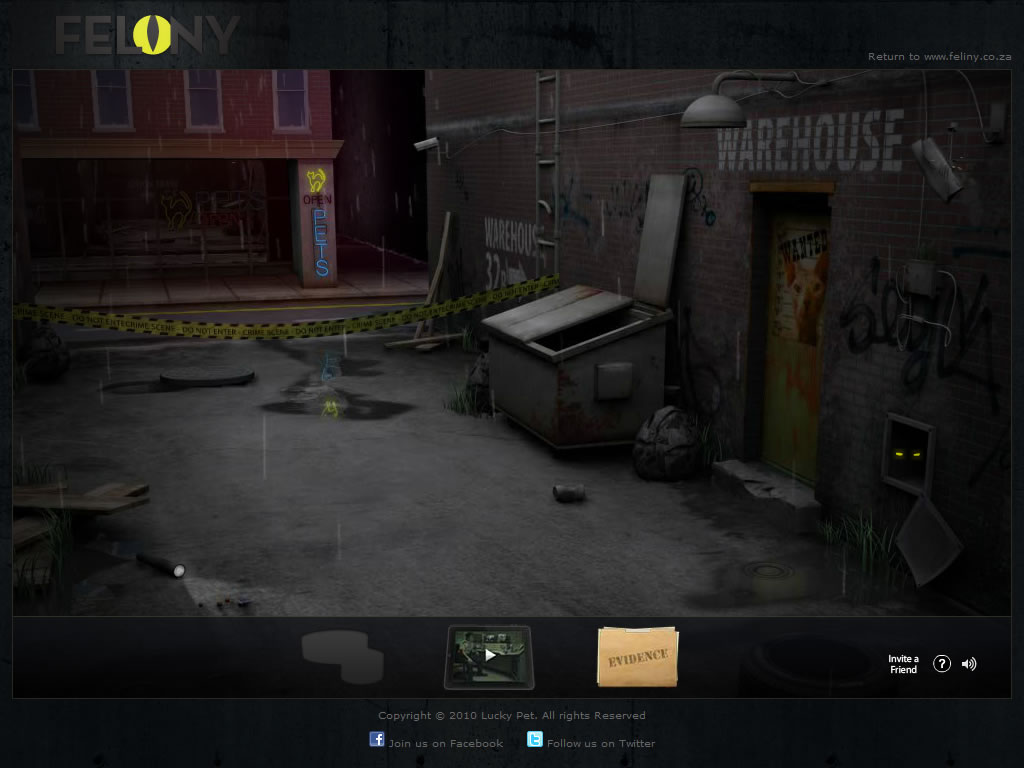This screenshot has height=768, width=1024.
Task: Toggle the sound speaker icon
Action: tap(968, 664)
